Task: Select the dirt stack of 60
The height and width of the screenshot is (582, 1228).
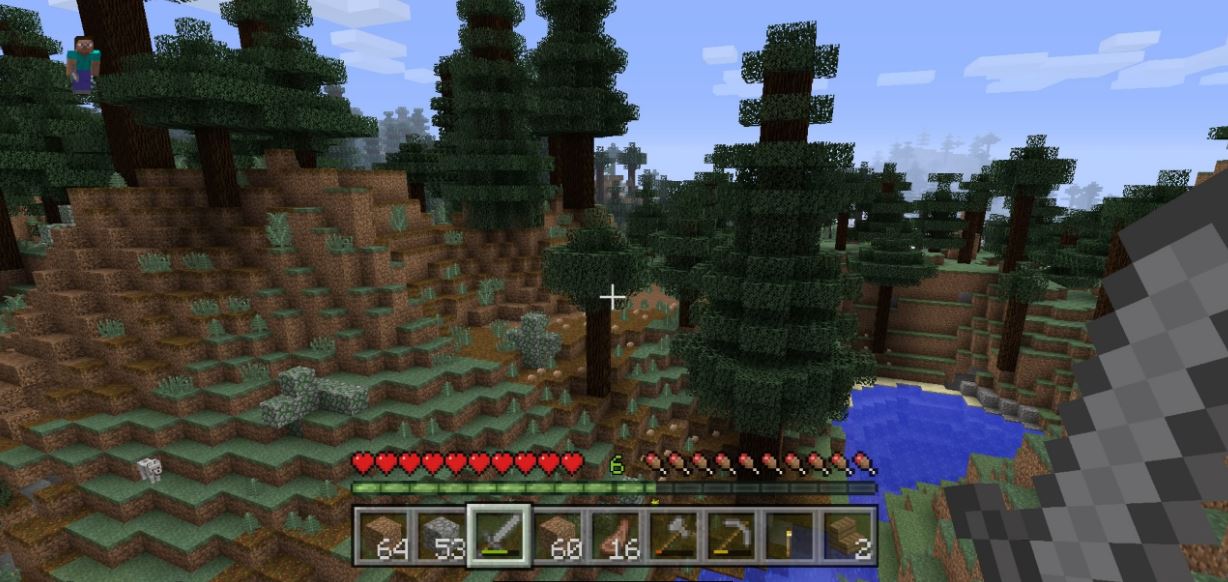Action: 557,535
